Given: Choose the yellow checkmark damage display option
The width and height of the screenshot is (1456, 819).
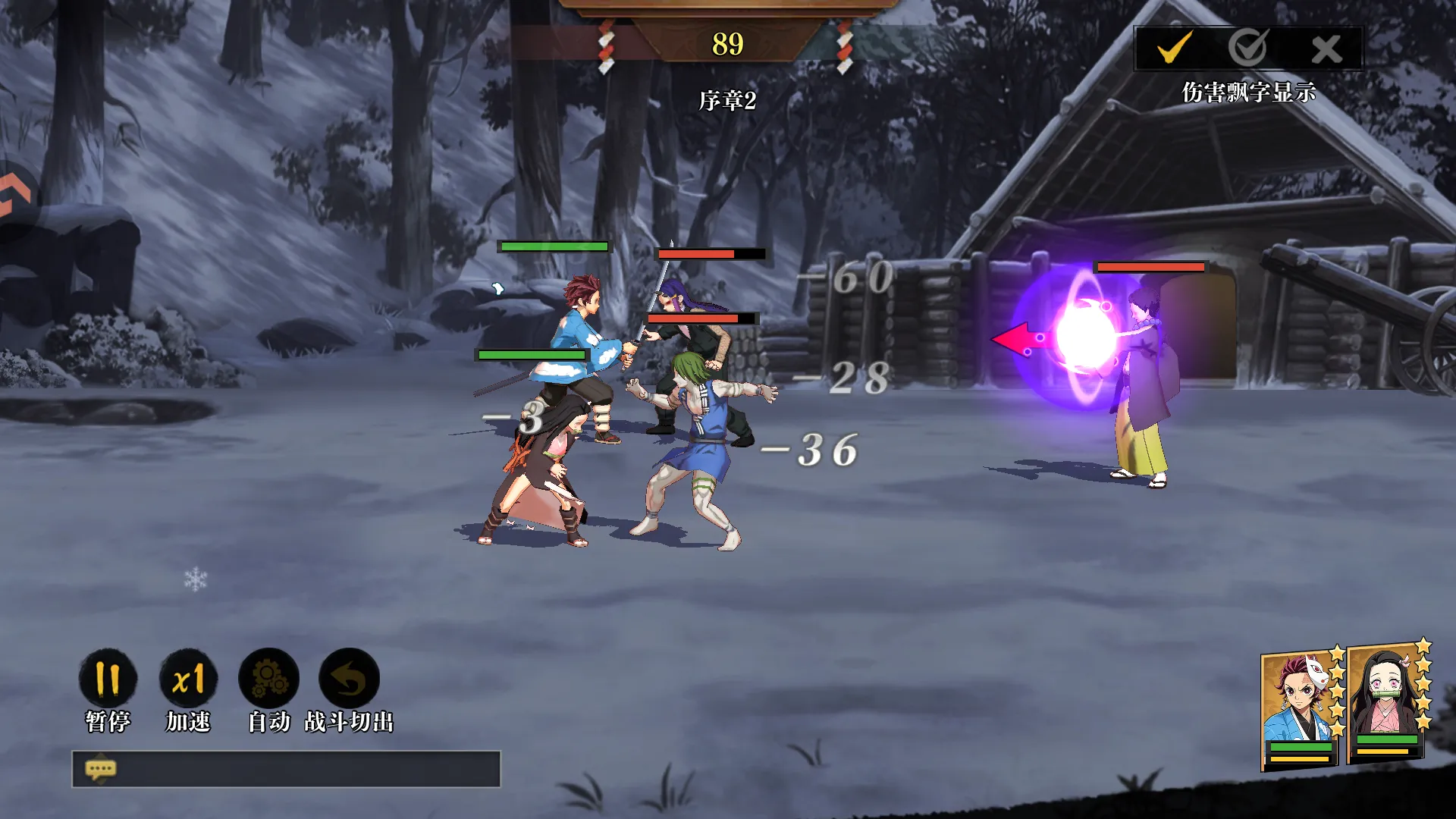Looking at the screenshot, I should (1174, 49).
